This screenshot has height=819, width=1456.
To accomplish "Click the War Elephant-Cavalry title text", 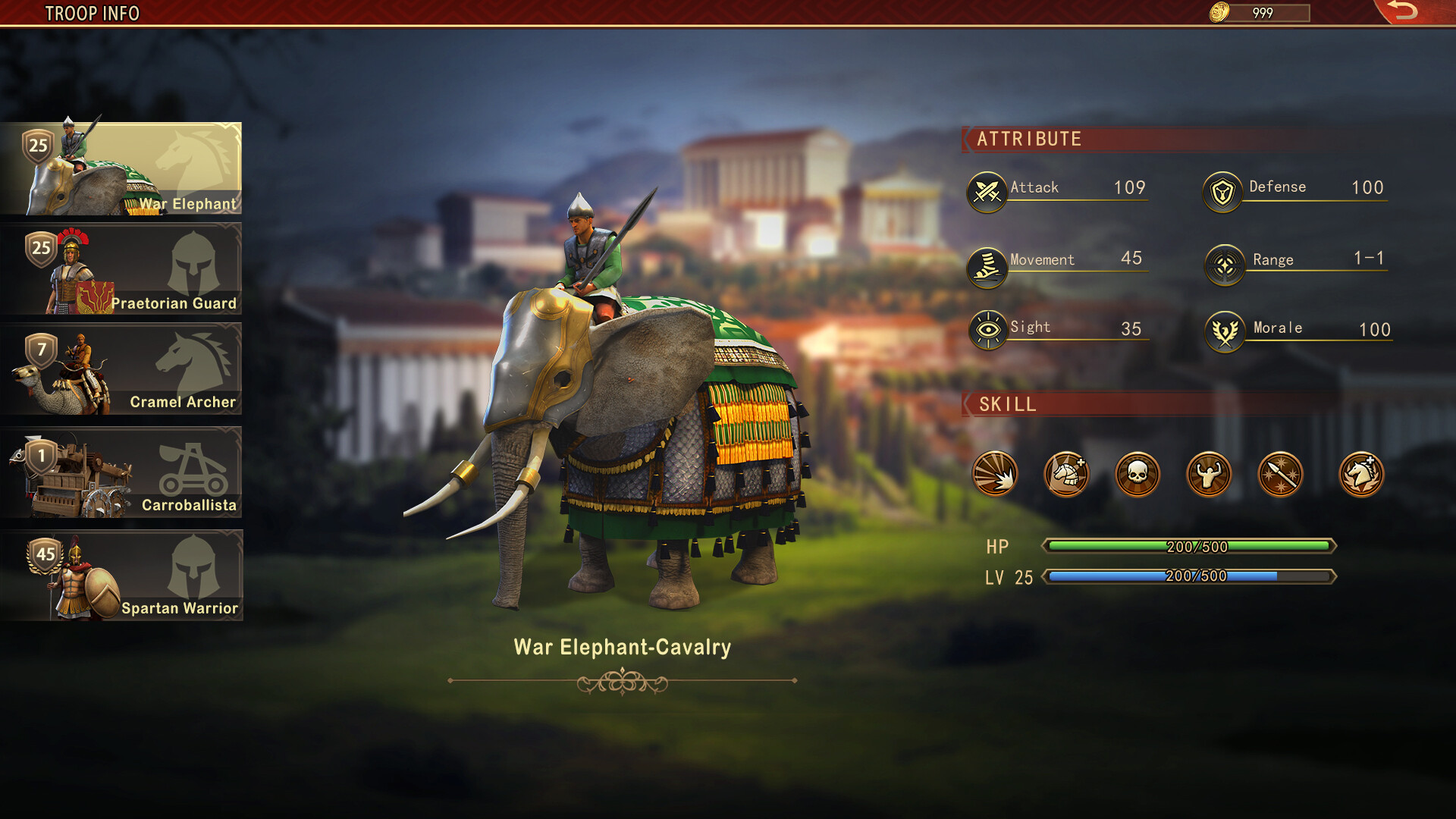I will (x=623, y=648).
